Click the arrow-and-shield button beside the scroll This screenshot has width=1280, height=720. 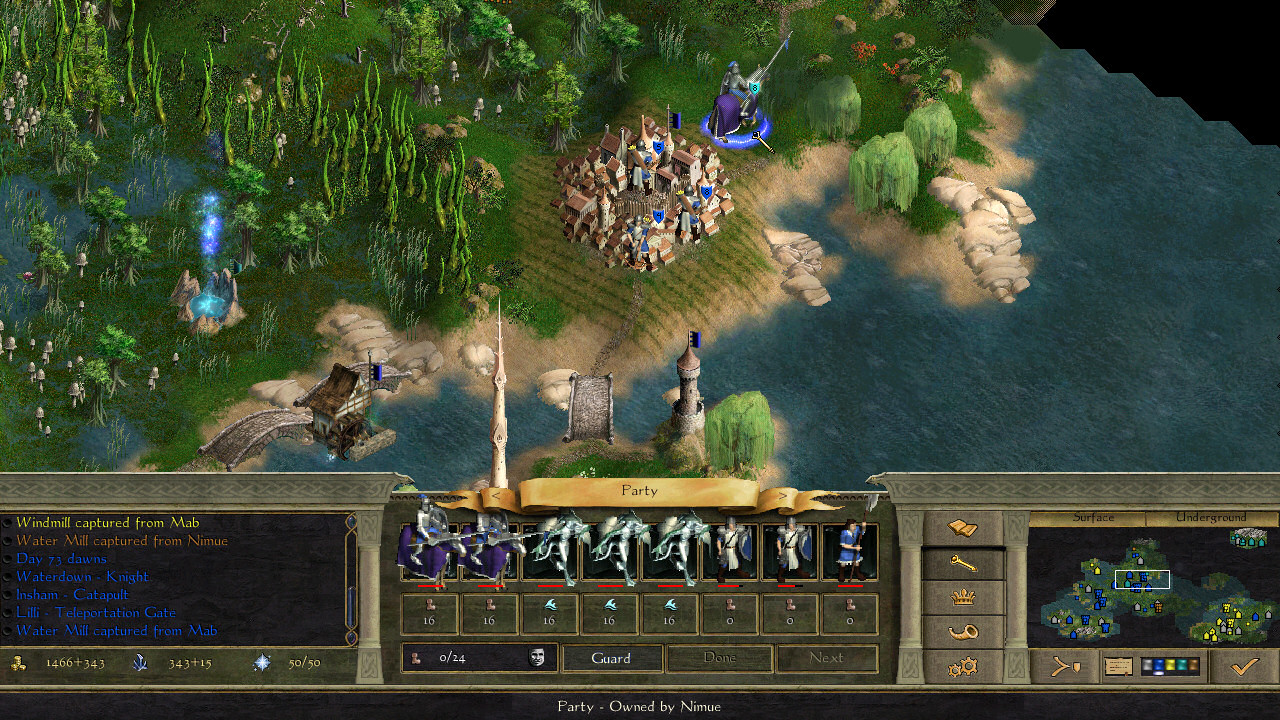coord(1065,667)
